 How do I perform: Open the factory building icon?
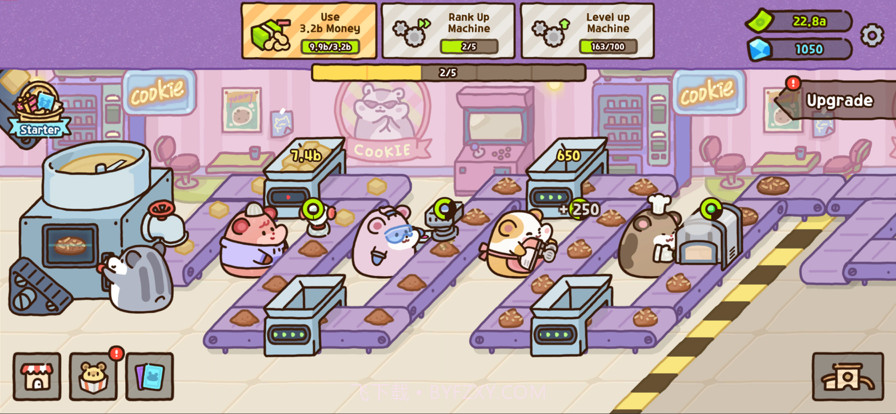coord(847,376)
